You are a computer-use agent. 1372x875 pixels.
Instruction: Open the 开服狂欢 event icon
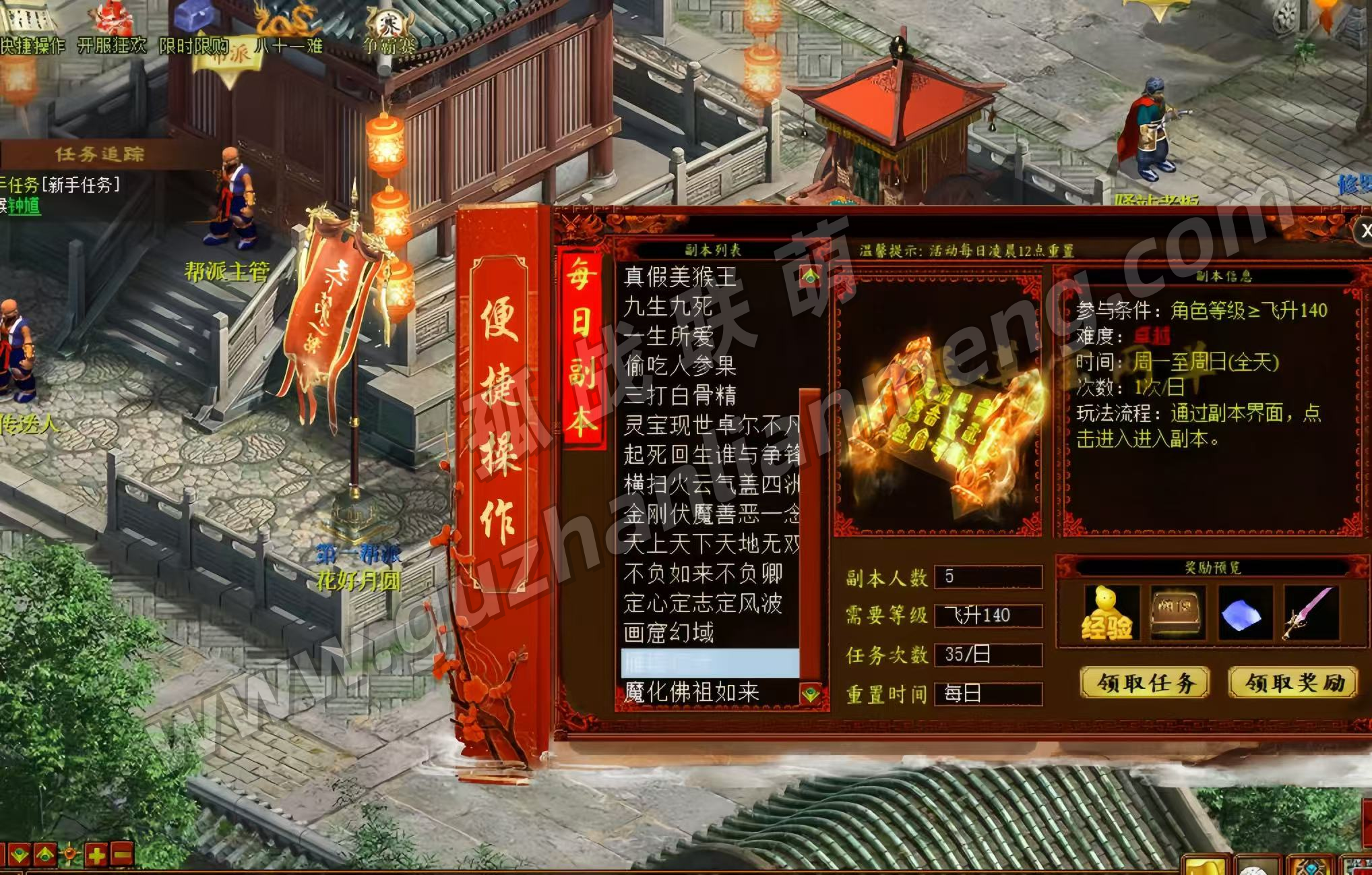coord(111,28)
